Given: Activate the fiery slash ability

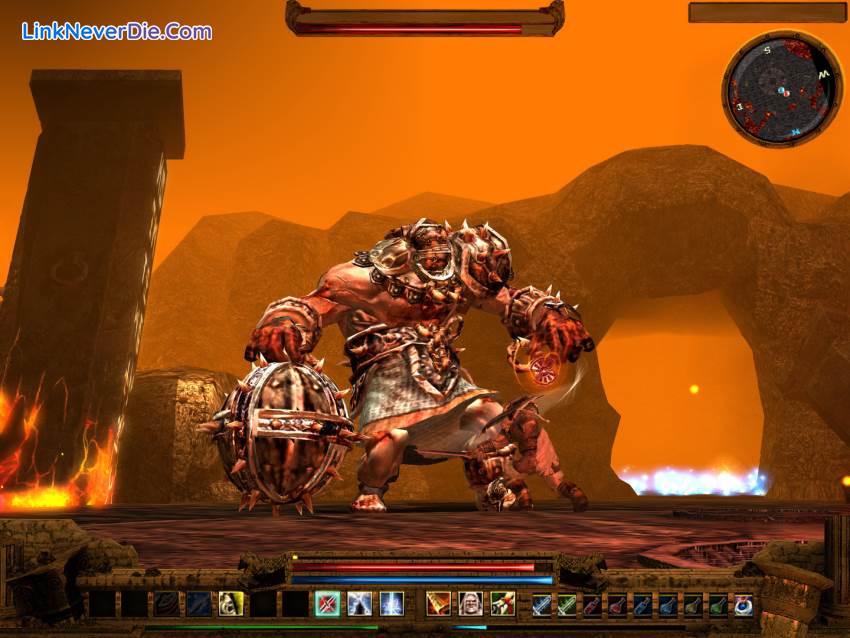Looking at the screenshot, I should (x=438, y=603).
